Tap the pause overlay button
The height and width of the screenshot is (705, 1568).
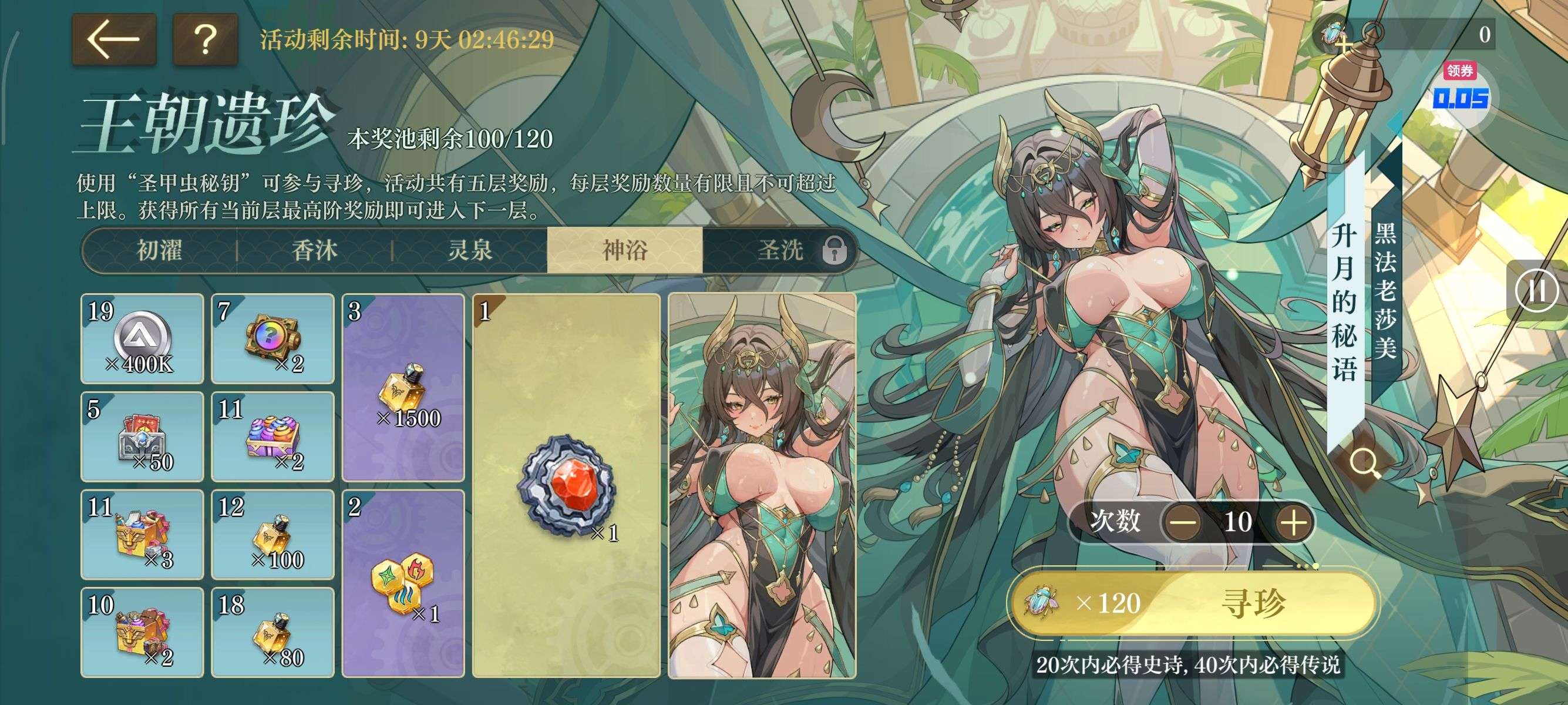1536,290
